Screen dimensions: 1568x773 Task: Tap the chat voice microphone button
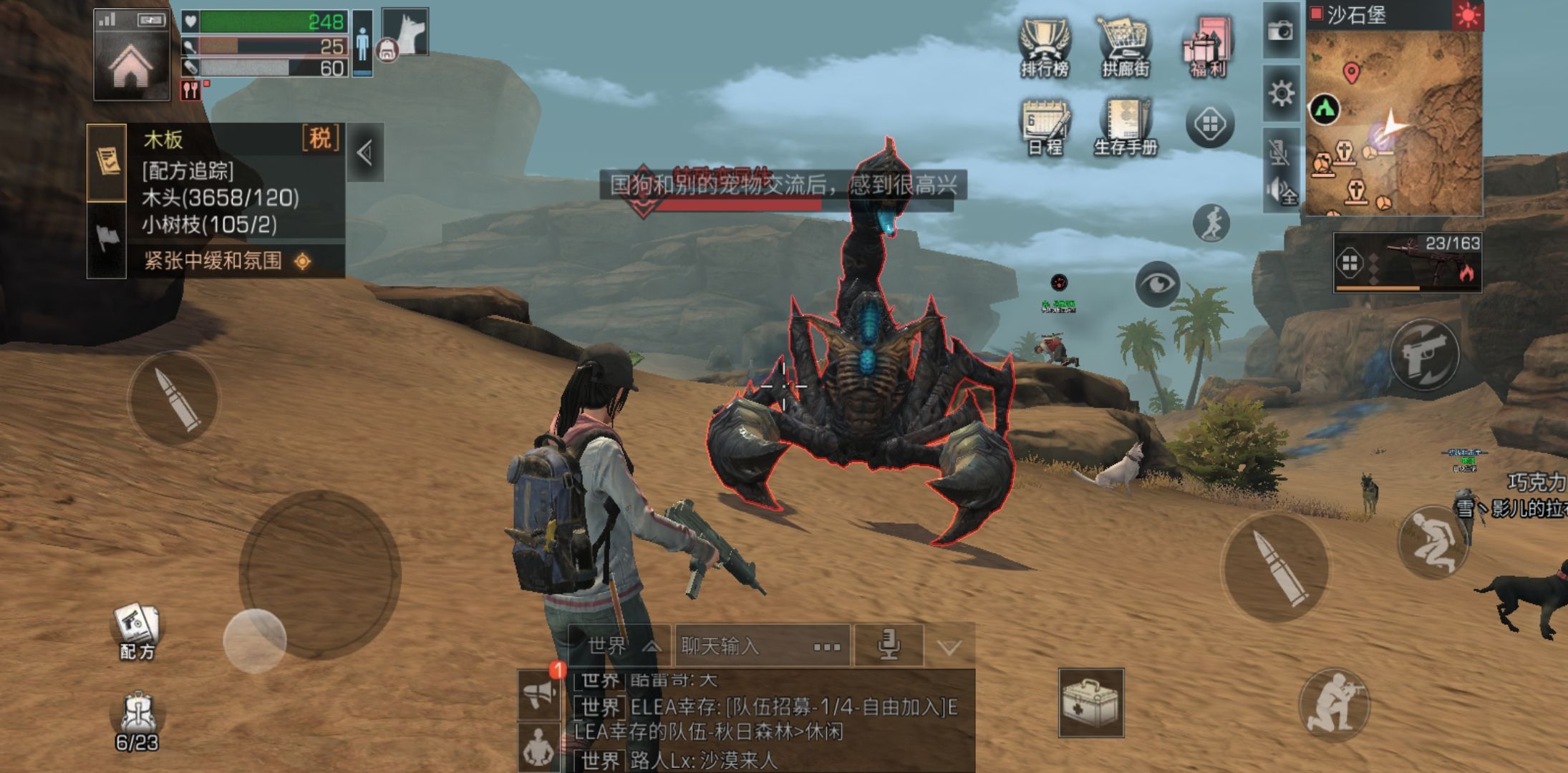coord(889,646)
